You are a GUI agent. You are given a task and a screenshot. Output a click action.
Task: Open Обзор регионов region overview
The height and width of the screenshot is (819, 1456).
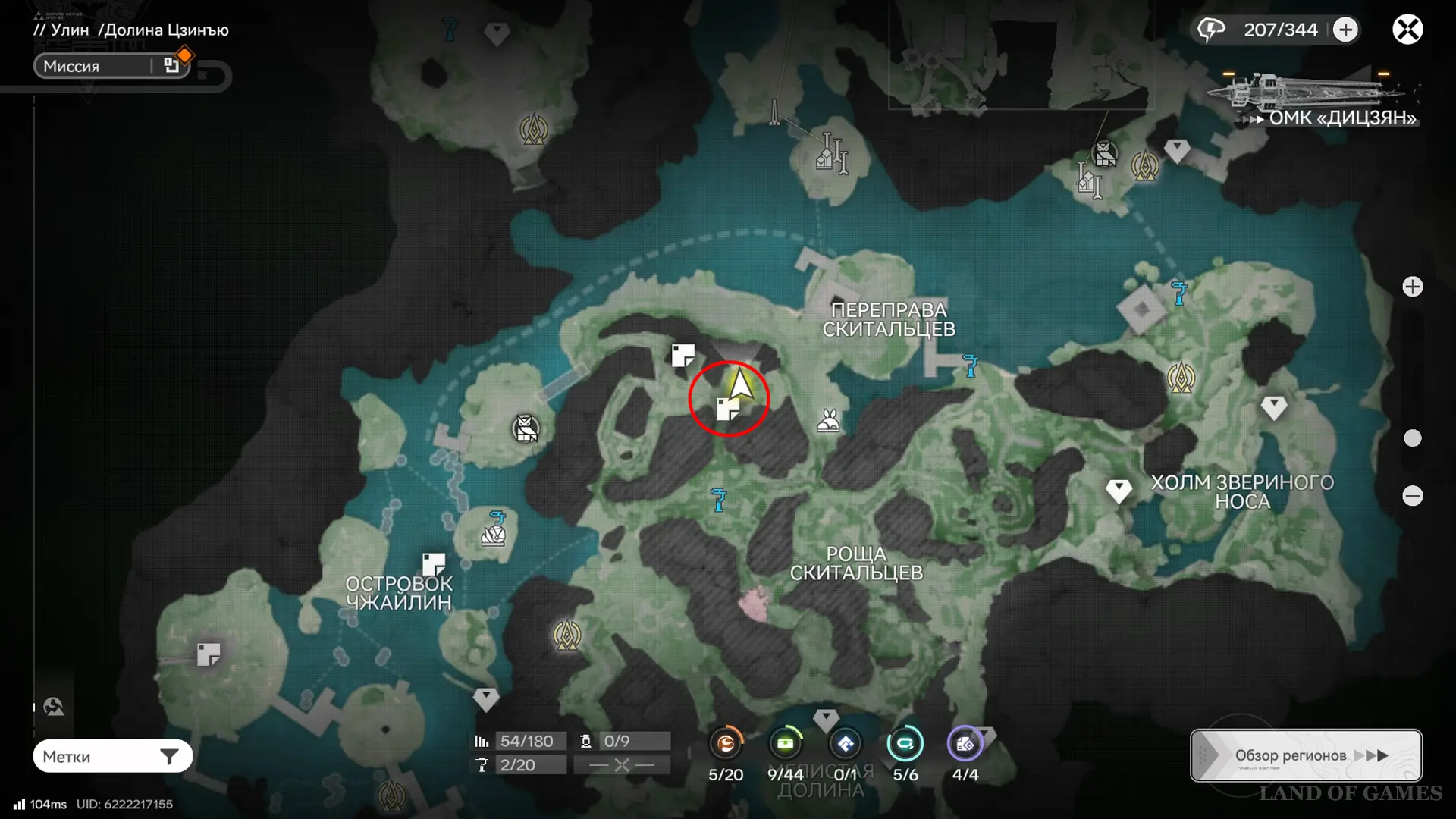click(x=1306, y=755)
